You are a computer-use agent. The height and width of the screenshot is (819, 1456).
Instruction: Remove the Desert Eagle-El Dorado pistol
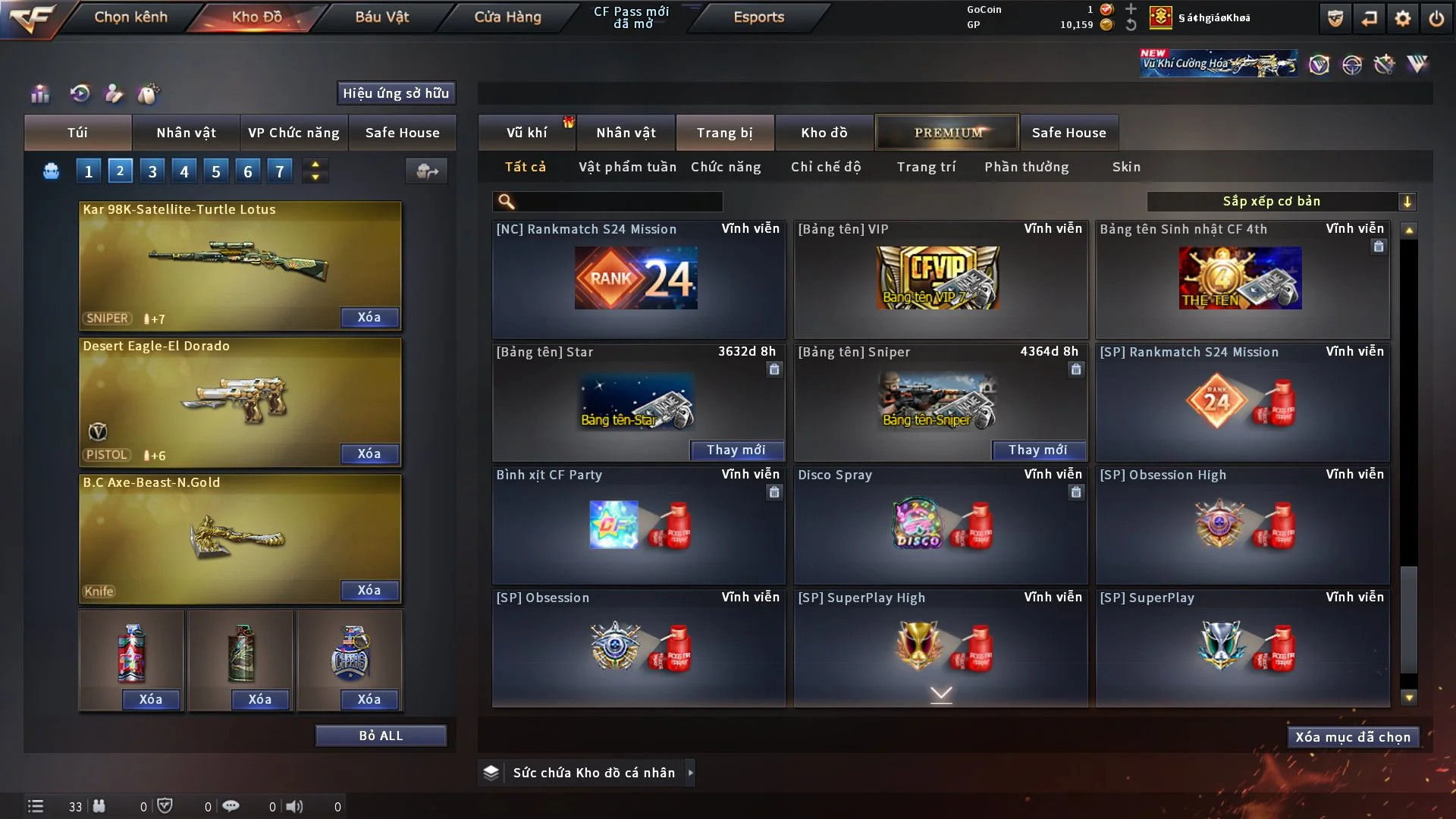369,453
